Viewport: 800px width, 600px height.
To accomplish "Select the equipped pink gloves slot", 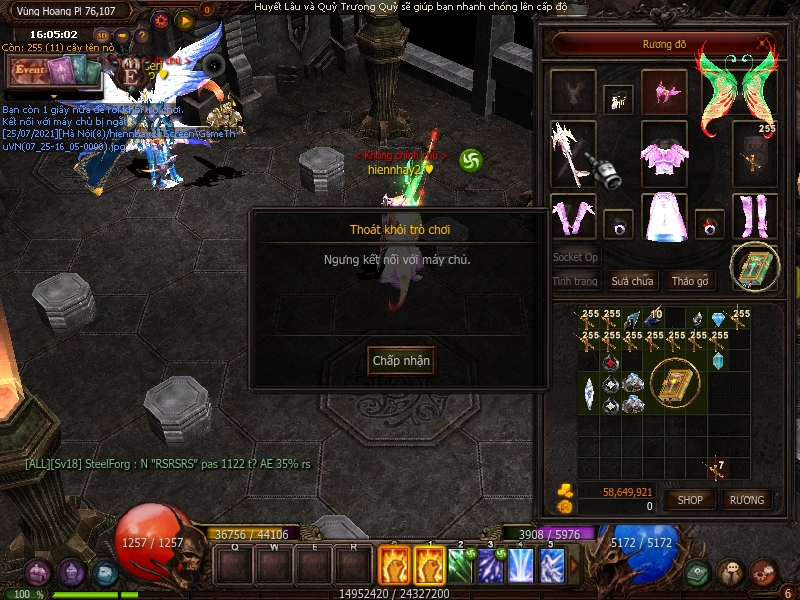I will pyautogui.click(x=573, y=215).
